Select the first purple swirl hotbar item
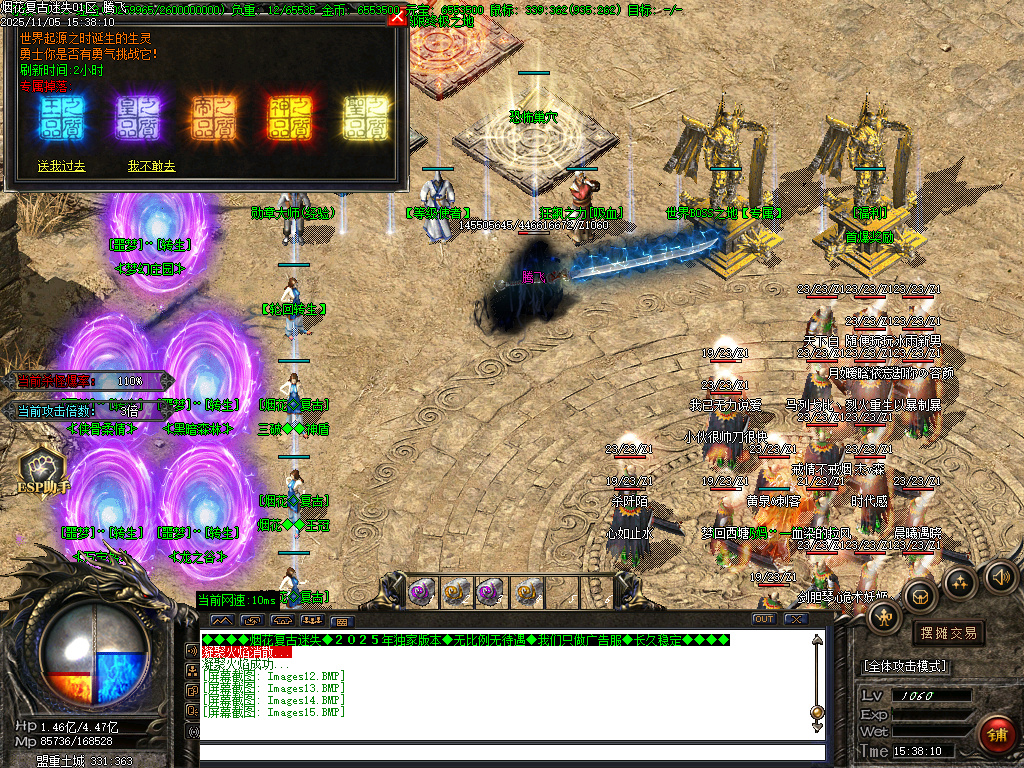The image size is (1024, 768). click(x=423, y=592)
